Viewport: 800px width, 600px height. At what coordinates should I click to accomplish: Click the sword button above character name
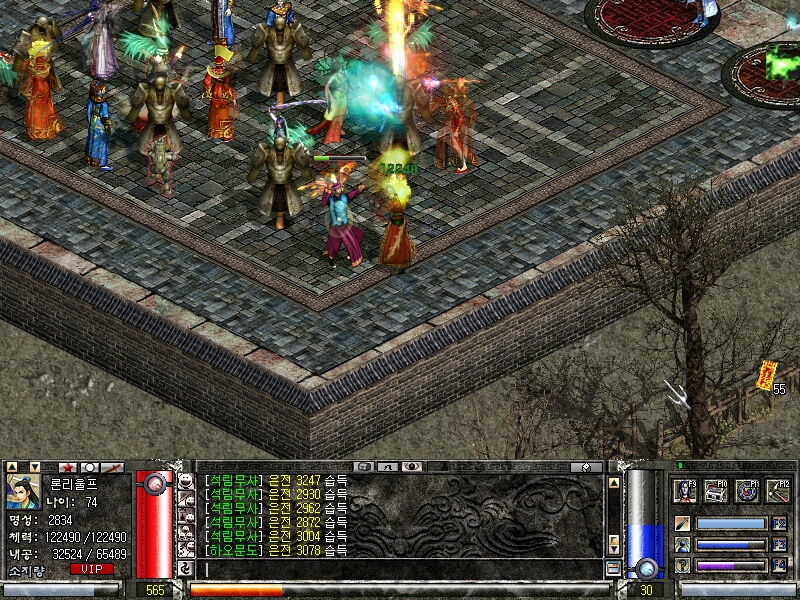coord(113,467)
